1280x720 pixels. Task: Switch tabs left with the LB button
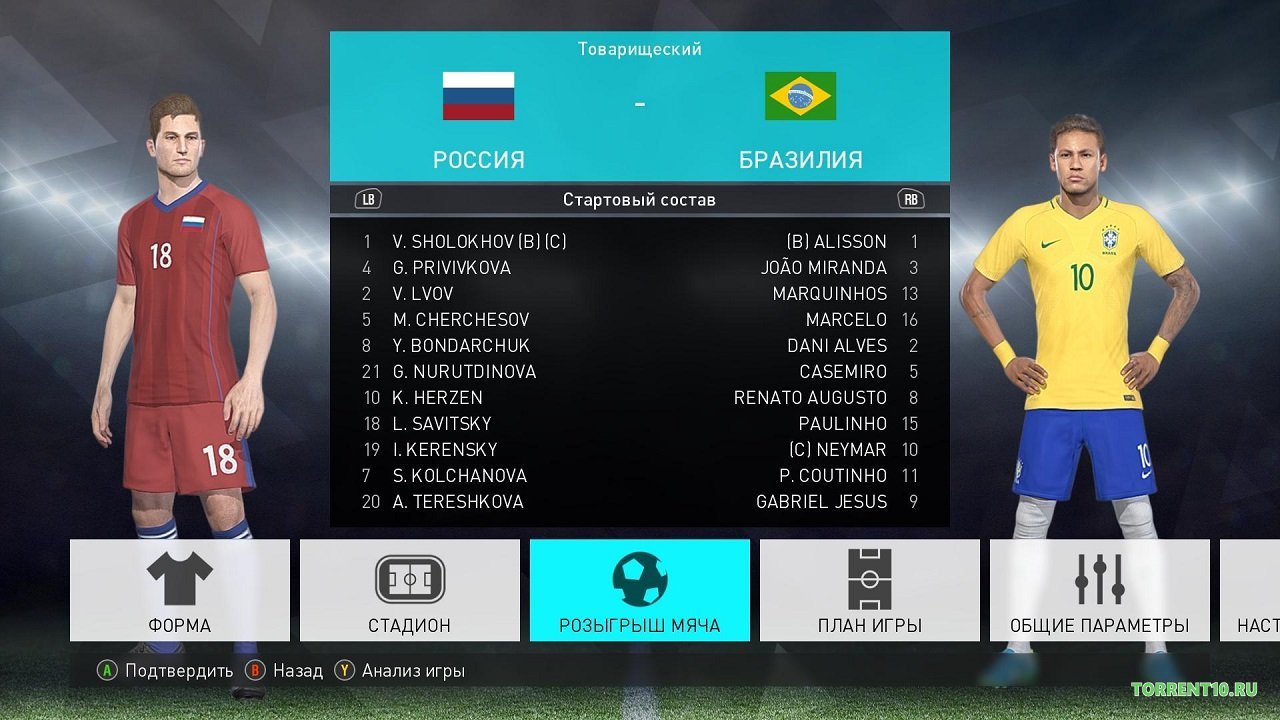coord(366,199)
